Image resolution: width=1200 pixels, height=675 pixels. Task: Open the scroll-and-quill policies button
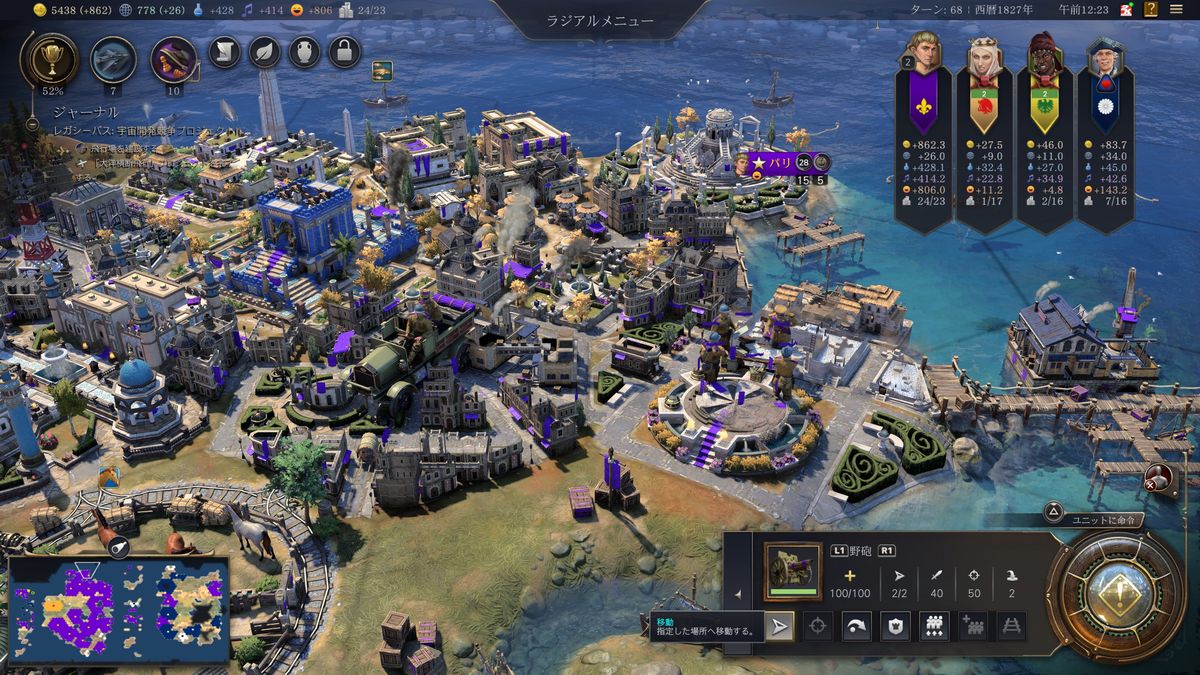[224, 51]
